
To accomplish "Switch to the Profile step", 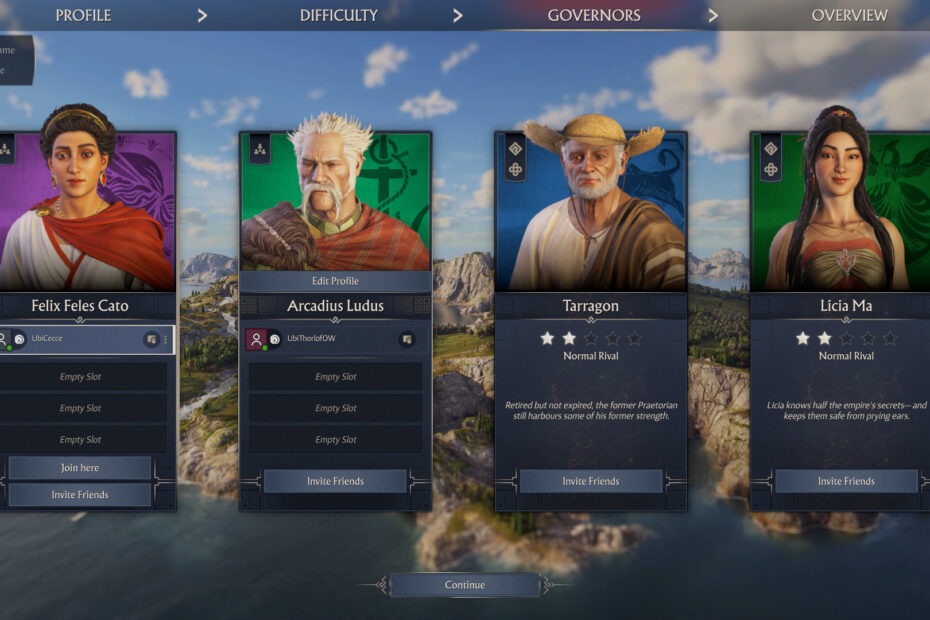I will [x=83, y=15].
